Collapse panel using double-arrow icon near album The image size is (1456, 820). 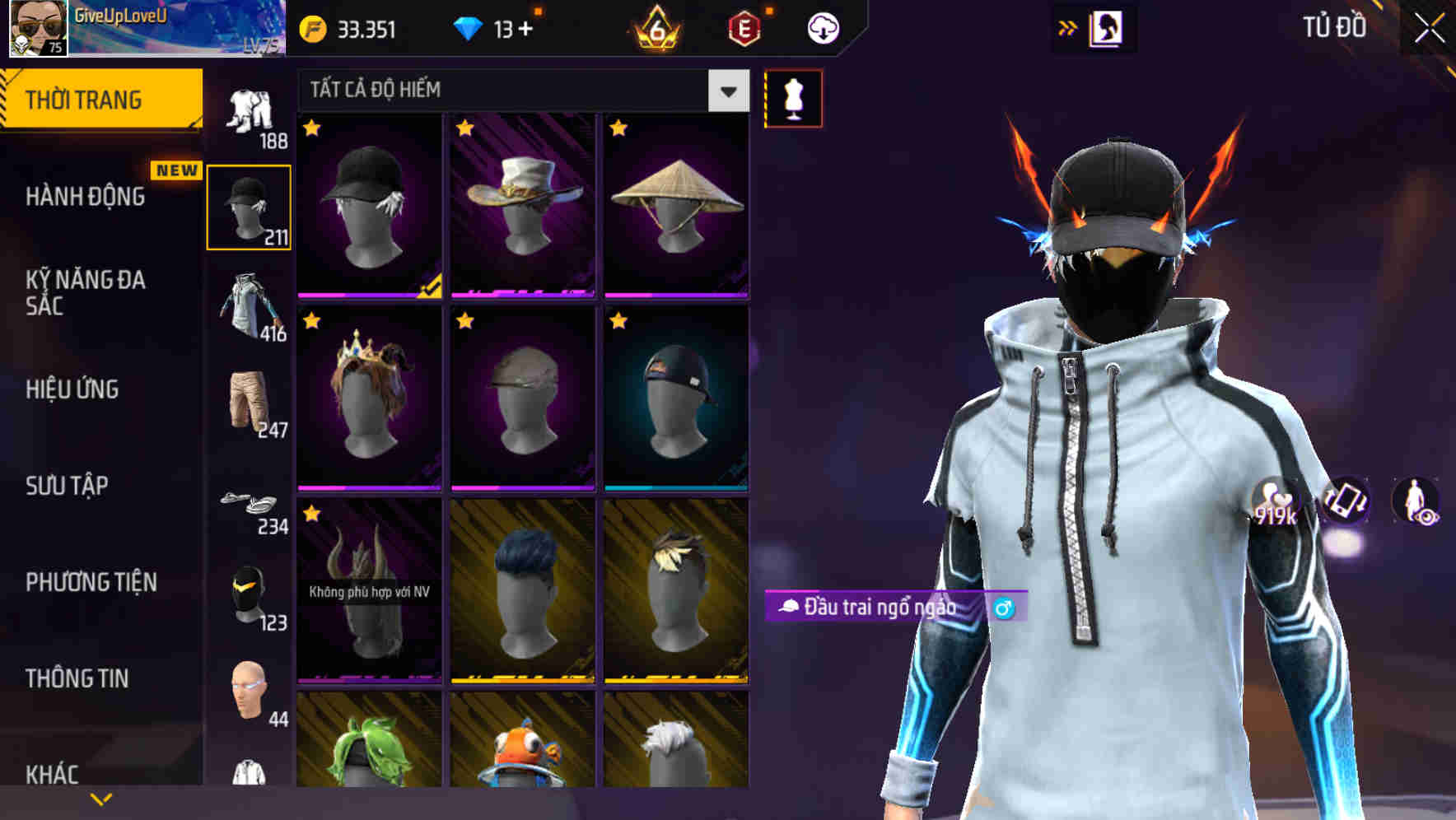(x=1068, y=27)
